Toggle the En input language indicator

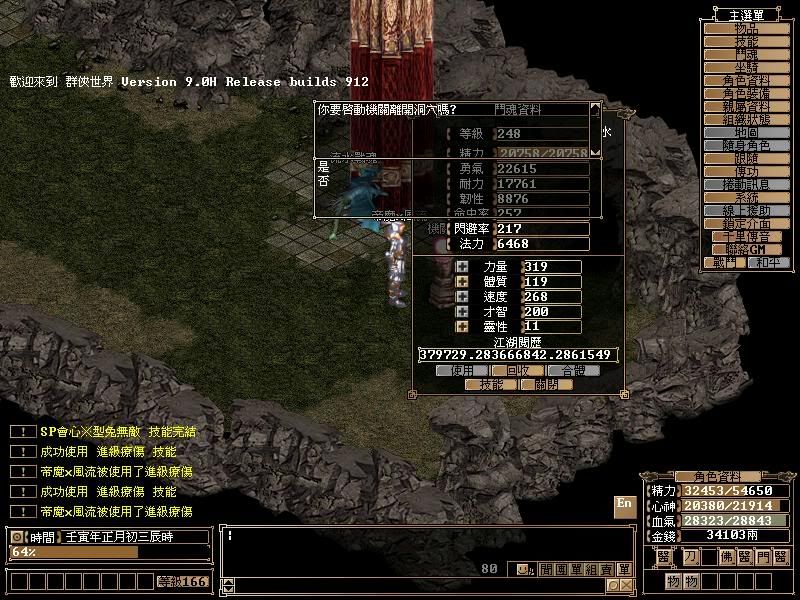[624, 503]
